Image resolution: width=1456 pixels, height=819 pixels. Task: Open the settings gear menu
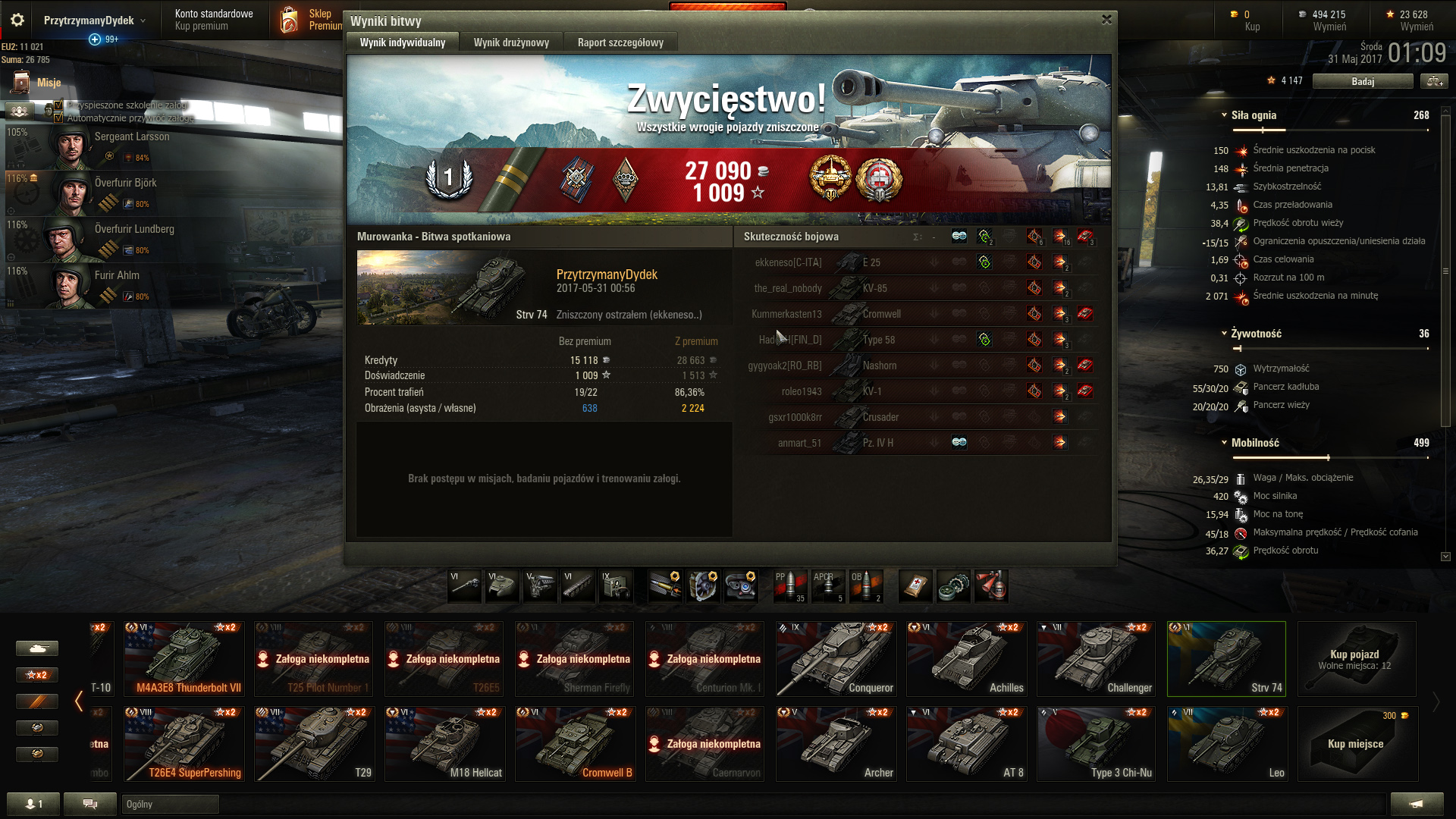coord(17,20)
